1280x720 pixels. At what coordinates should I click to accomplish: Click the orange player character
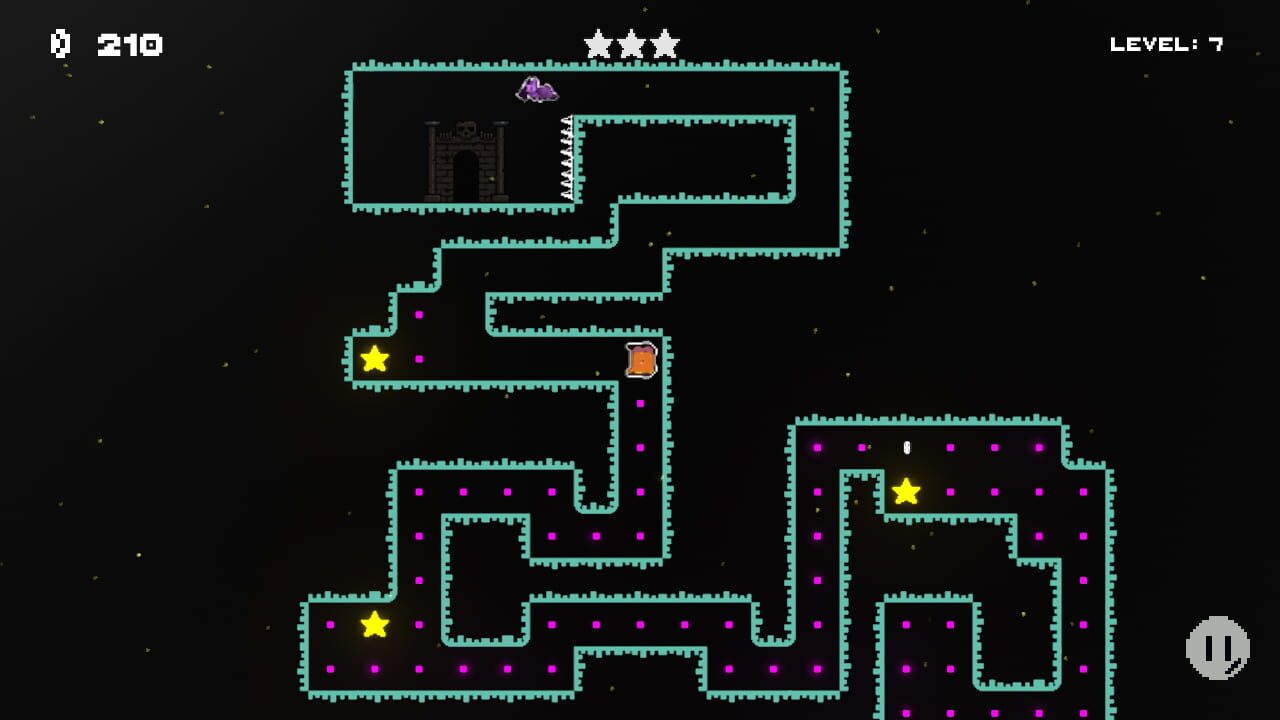click(x=640, y=360)
